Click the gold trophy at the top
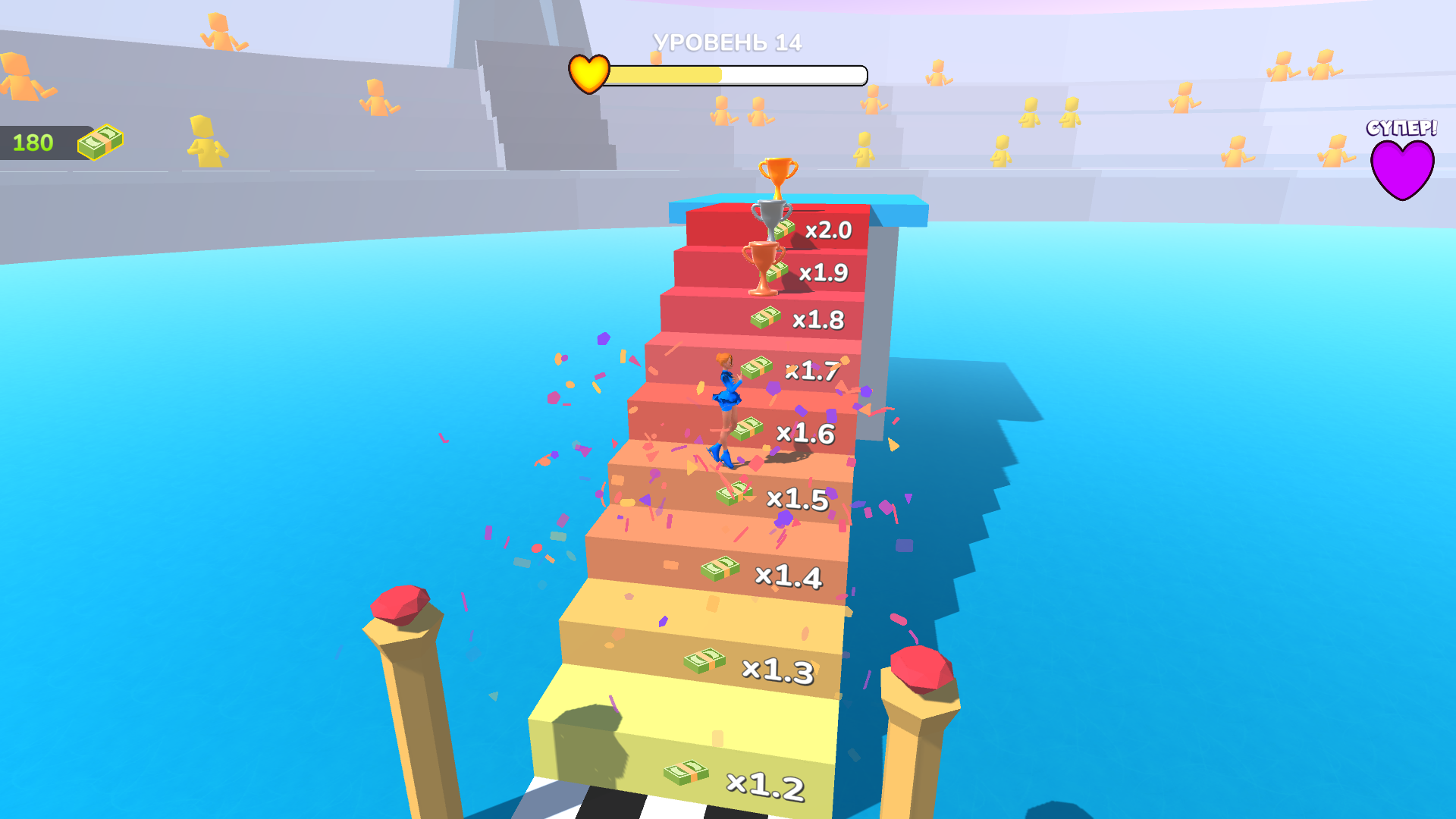Viewport: 1456px width, 819px height. (779, 171)
